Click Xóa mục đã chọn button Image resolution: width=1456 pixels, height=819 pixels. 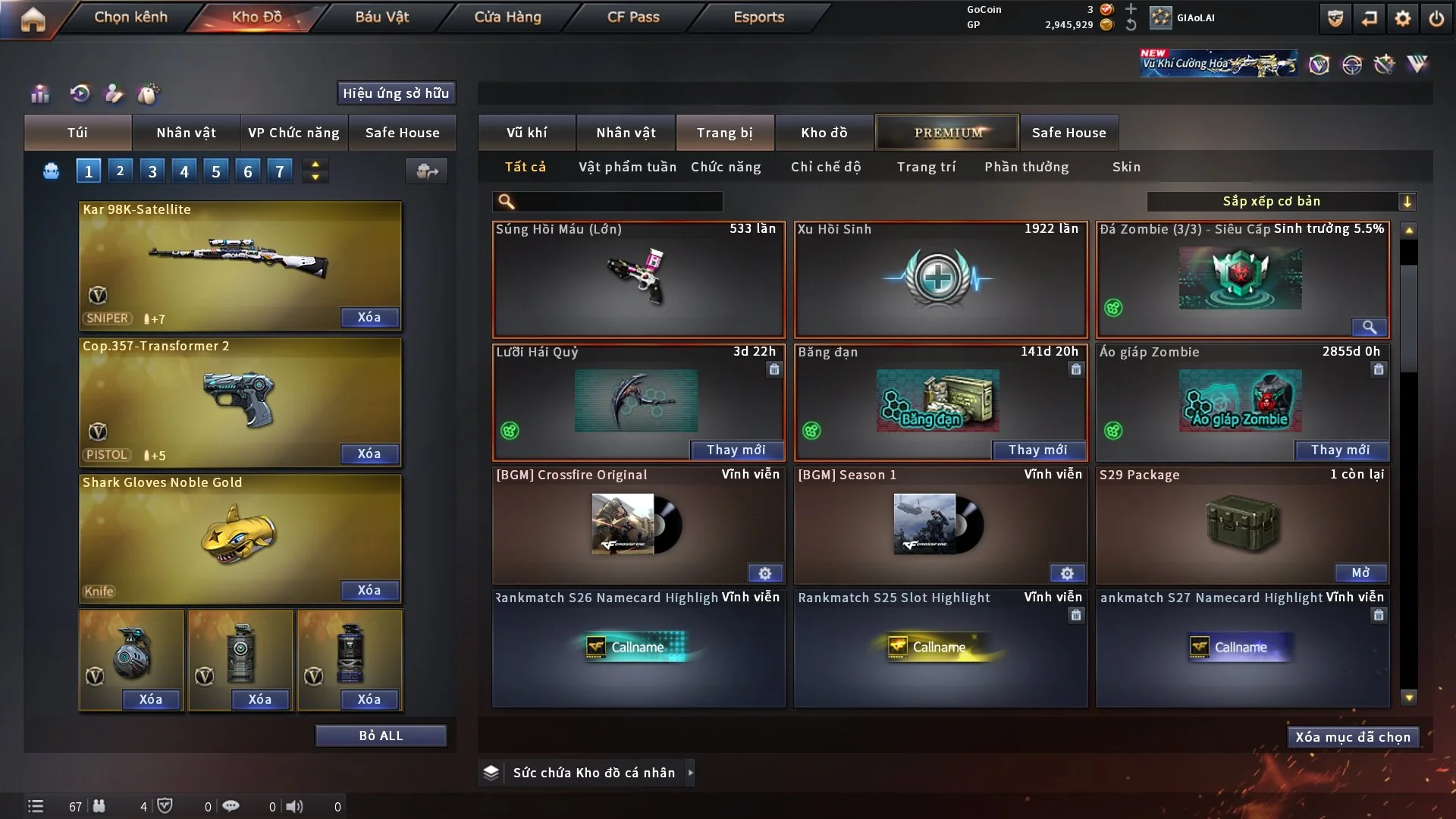1353,737
